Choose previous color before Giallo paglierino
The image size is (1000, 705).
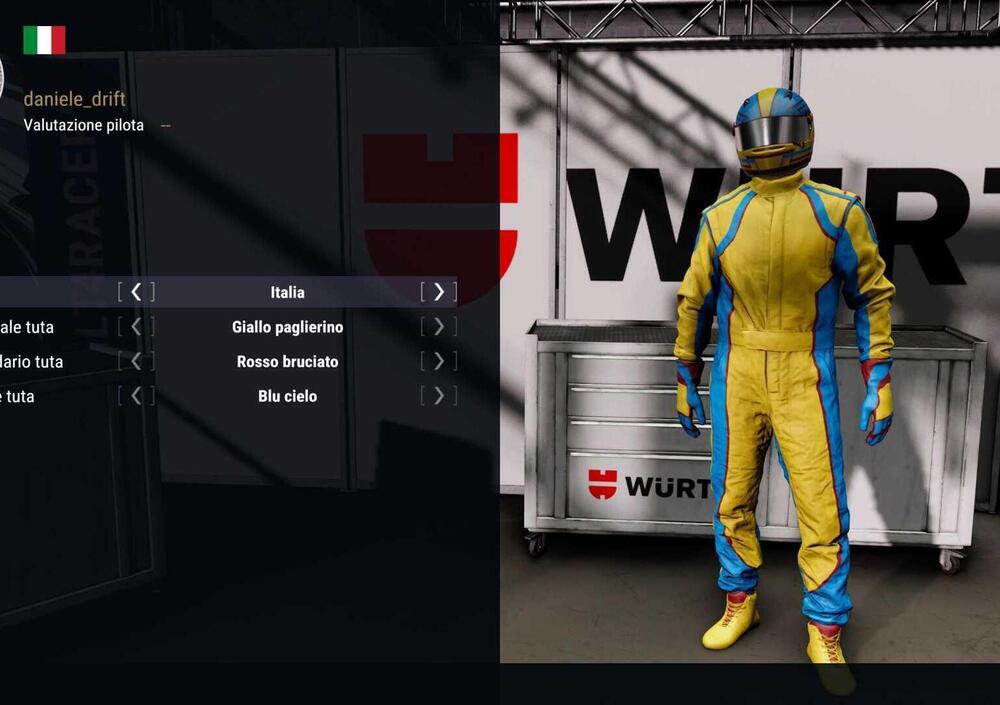tap(136, 327)
